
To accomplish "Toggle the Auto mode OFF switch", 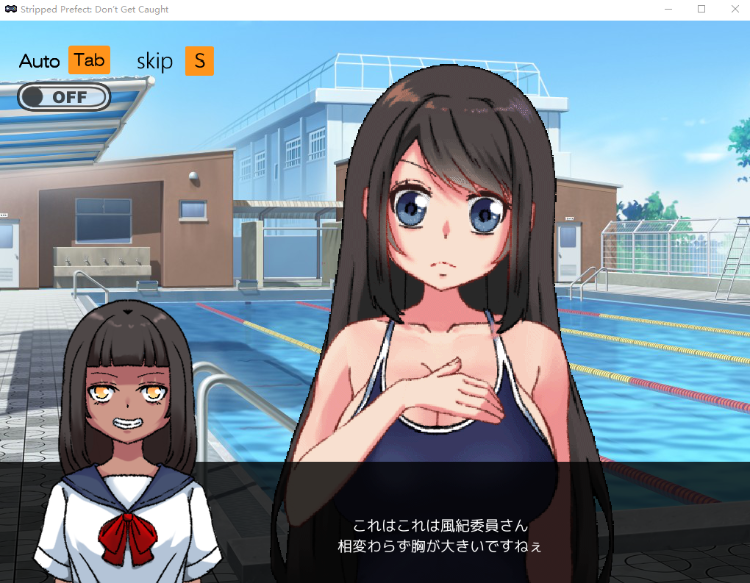I will point(64,97).
